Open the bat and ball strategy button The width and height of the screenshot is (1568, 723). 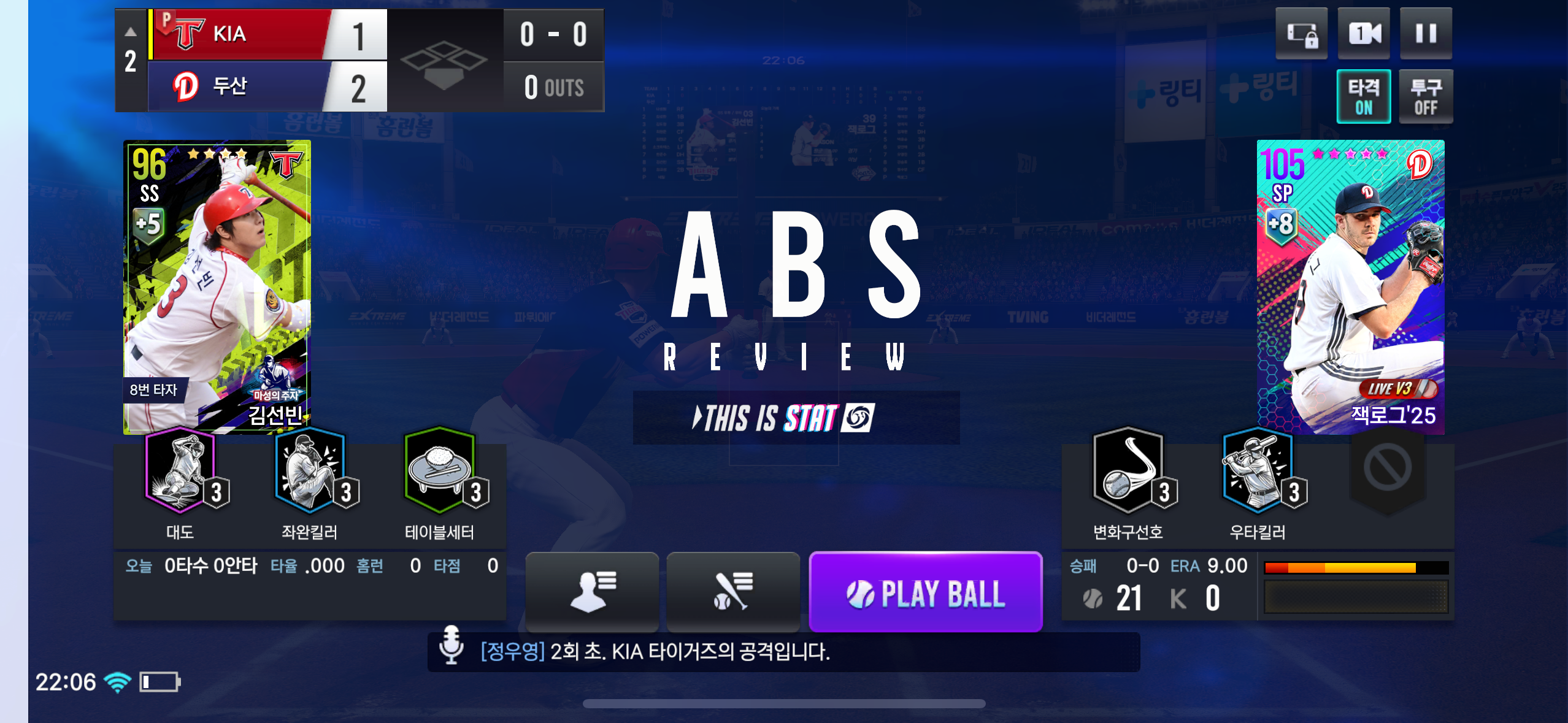(x=733, y=591)
